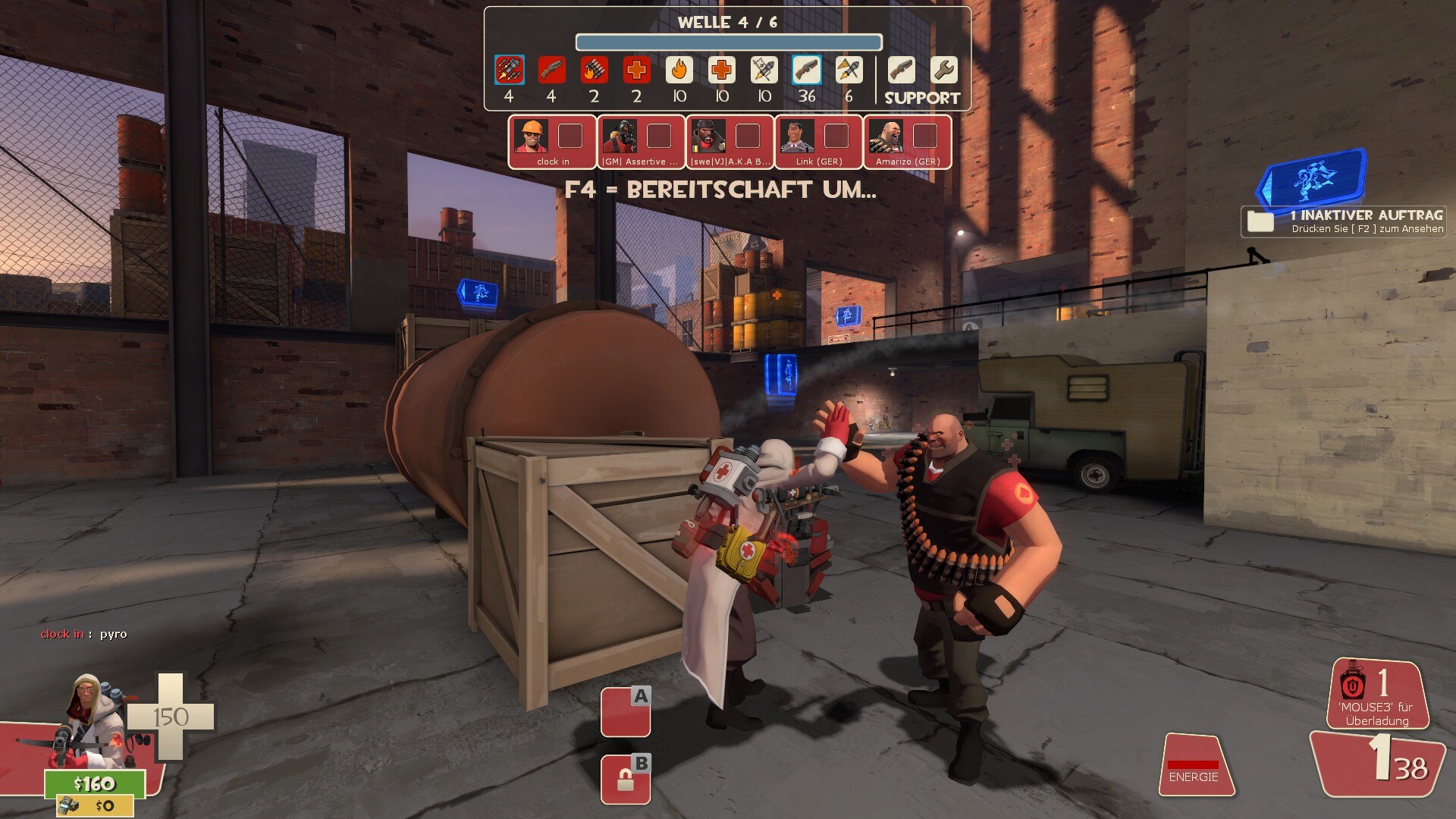The width and height of the screenshot is (1456, 819).
Task: Select the wrench Support enemy icon
Action: [943, 71]
